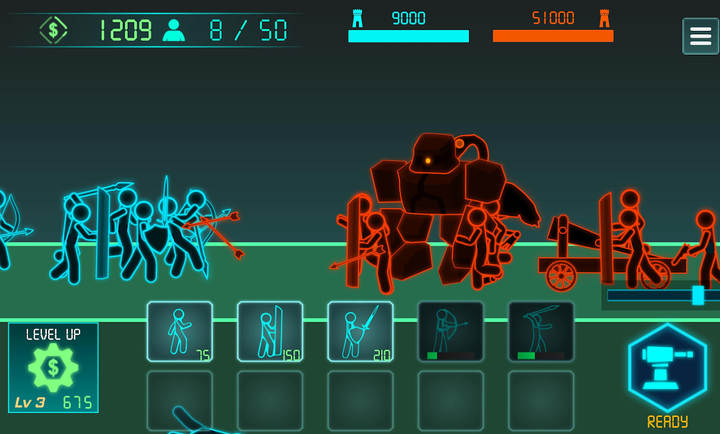Click the battlefield scroll slider handle
This screenshot has width=720, height=434.
(698, 295)
